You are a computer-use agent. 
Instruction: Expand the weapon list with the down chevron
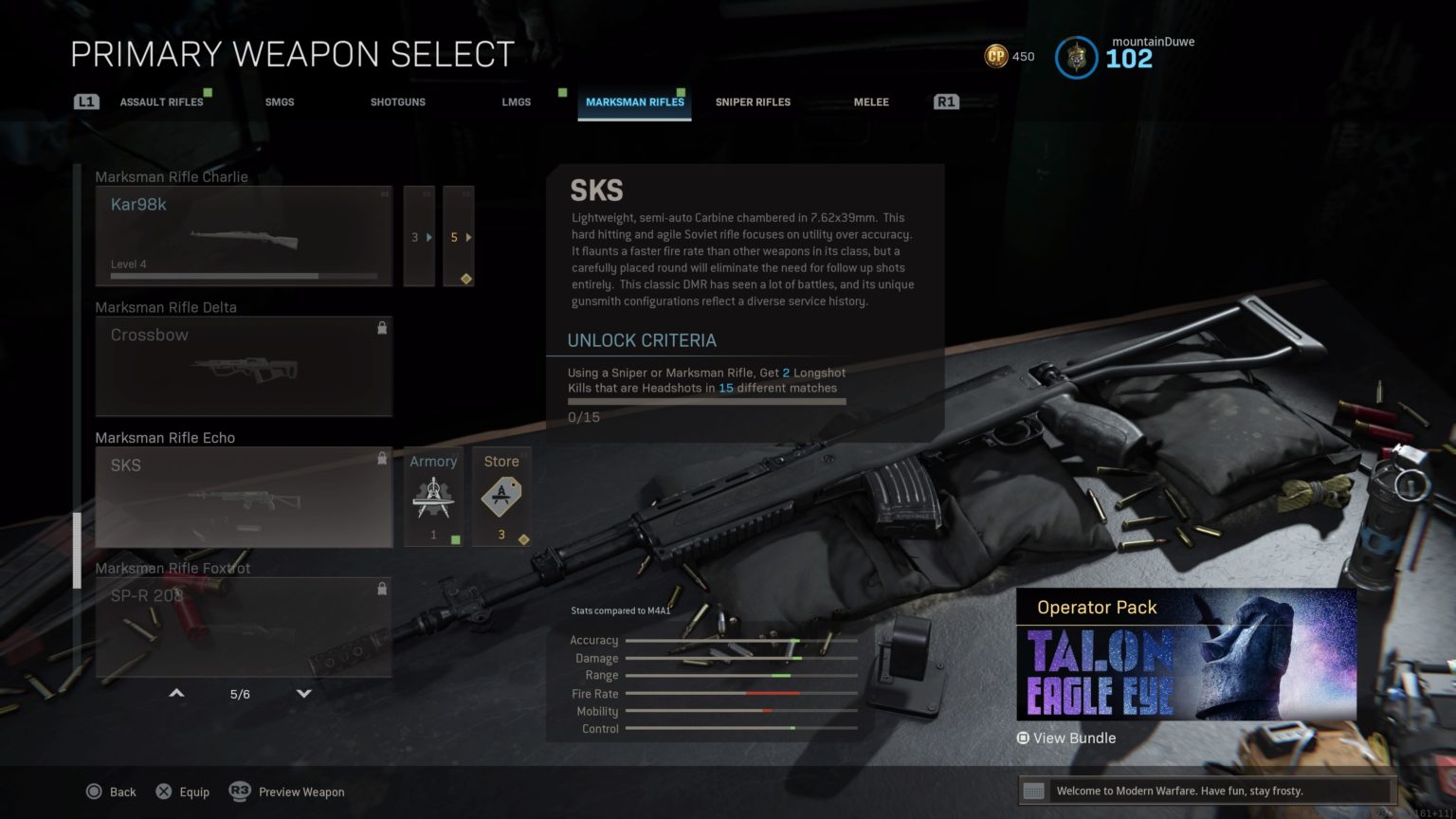[x=303, y=693]
